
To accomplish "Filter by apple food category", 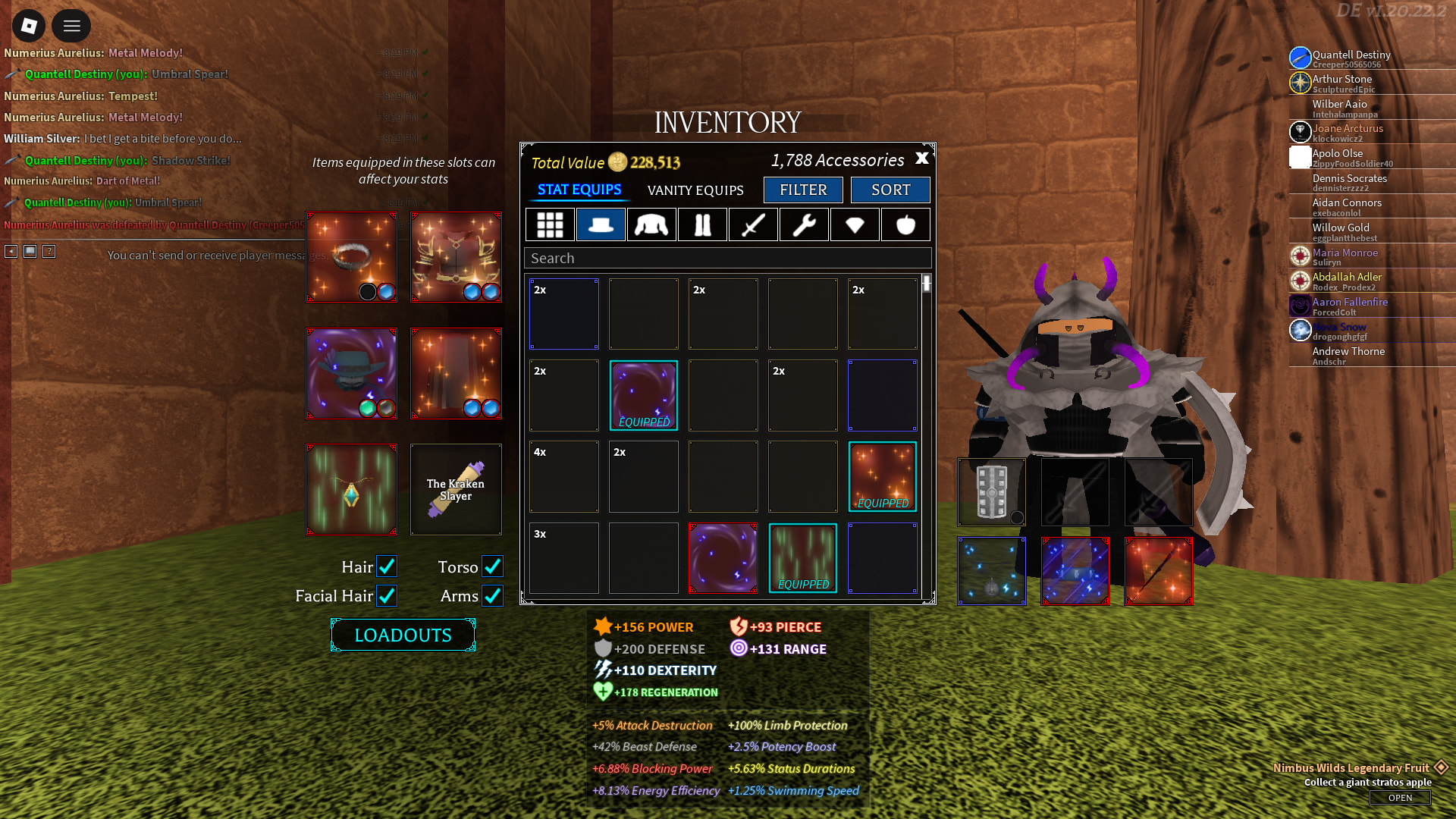I will coord(905,224).
